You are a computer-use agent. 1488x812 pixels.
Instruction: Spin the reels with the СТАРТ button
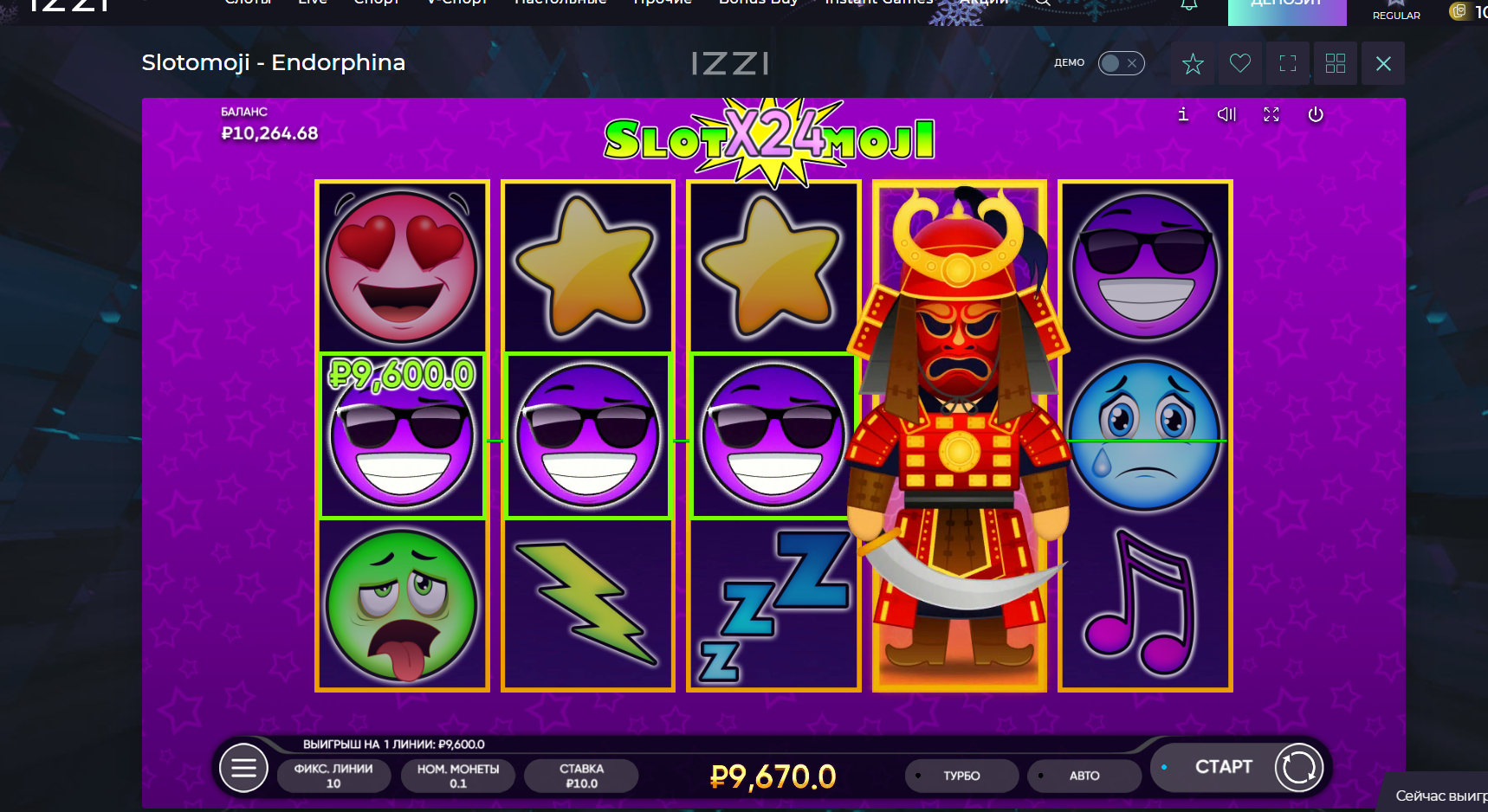tap(1223, 767)
